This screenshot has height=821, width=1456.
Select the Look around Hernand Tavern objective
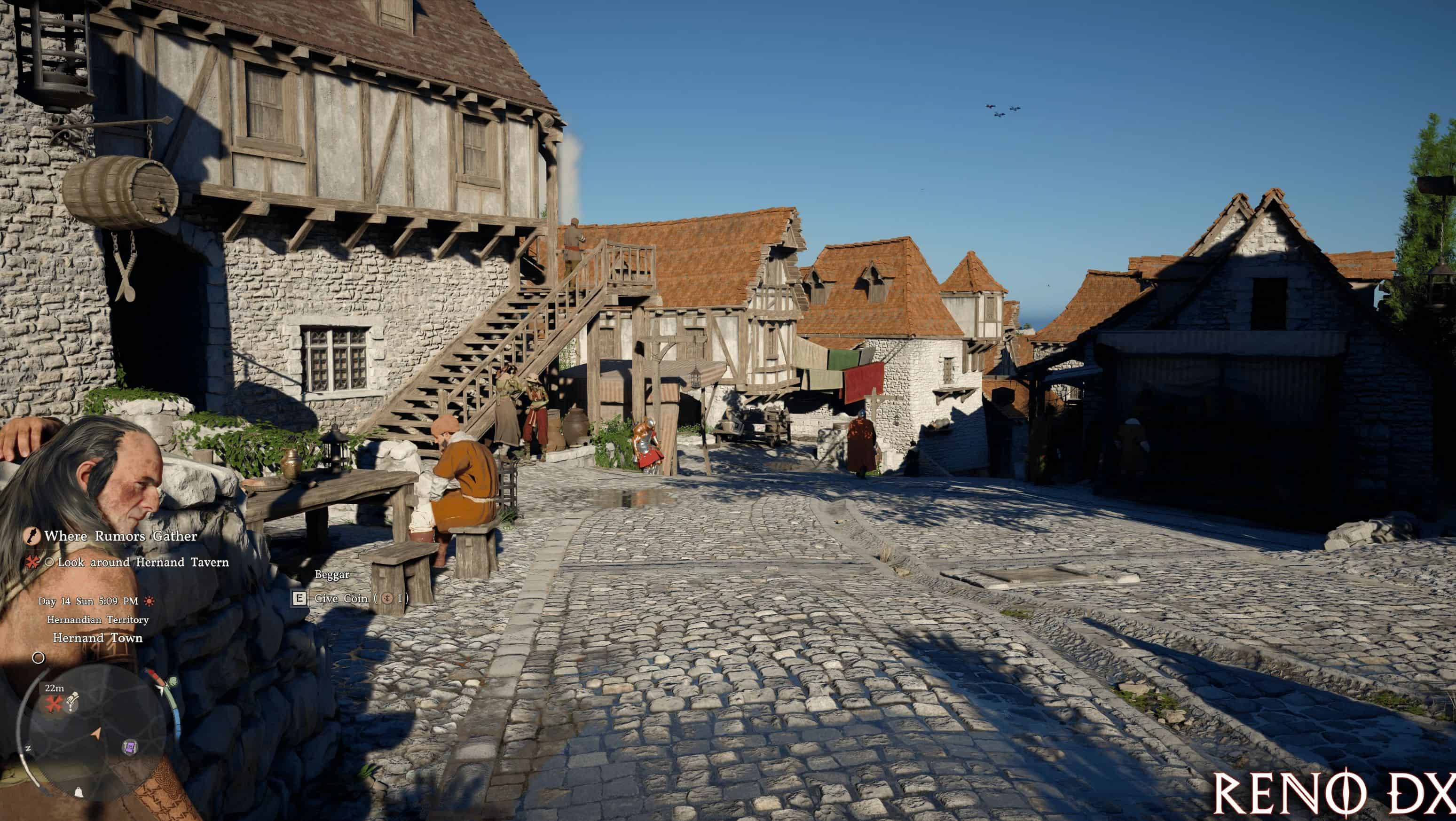tap(143, 562)
